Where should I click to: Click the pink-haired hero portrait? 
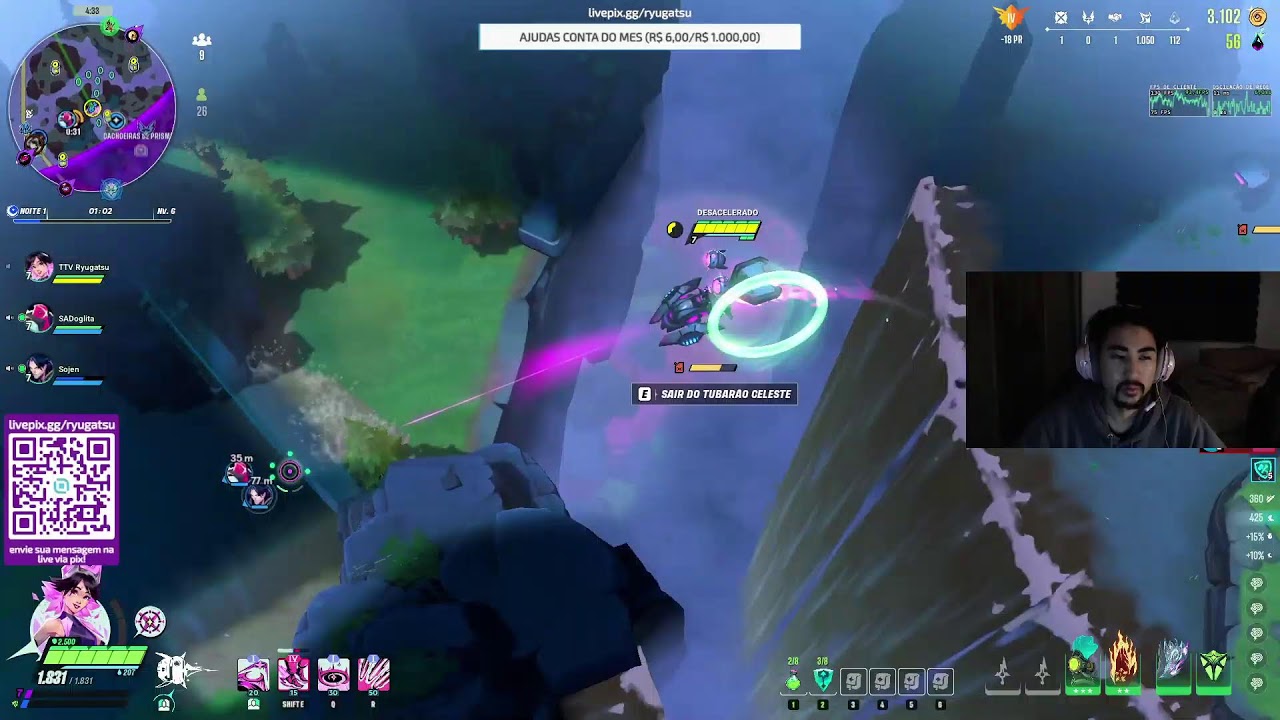70,608
